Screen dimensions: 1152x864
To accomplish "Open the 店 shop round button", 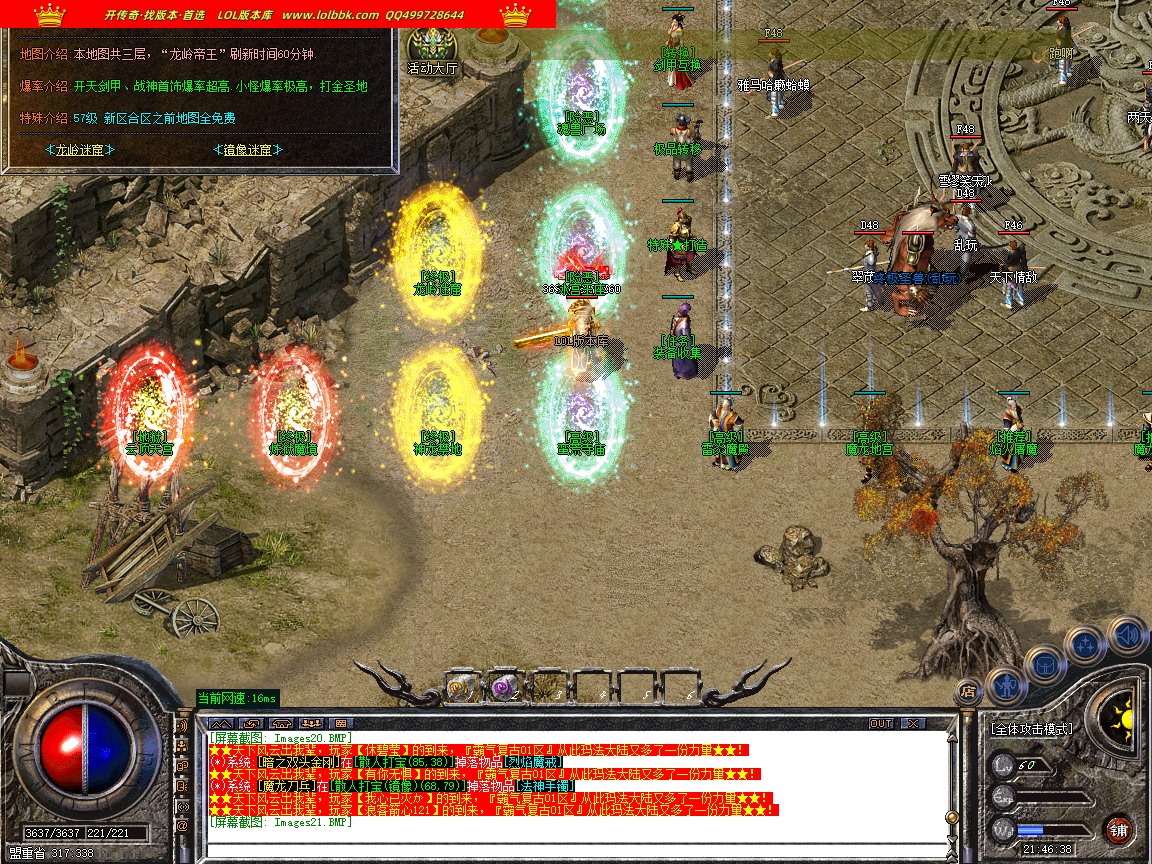I will click(967, 690).
